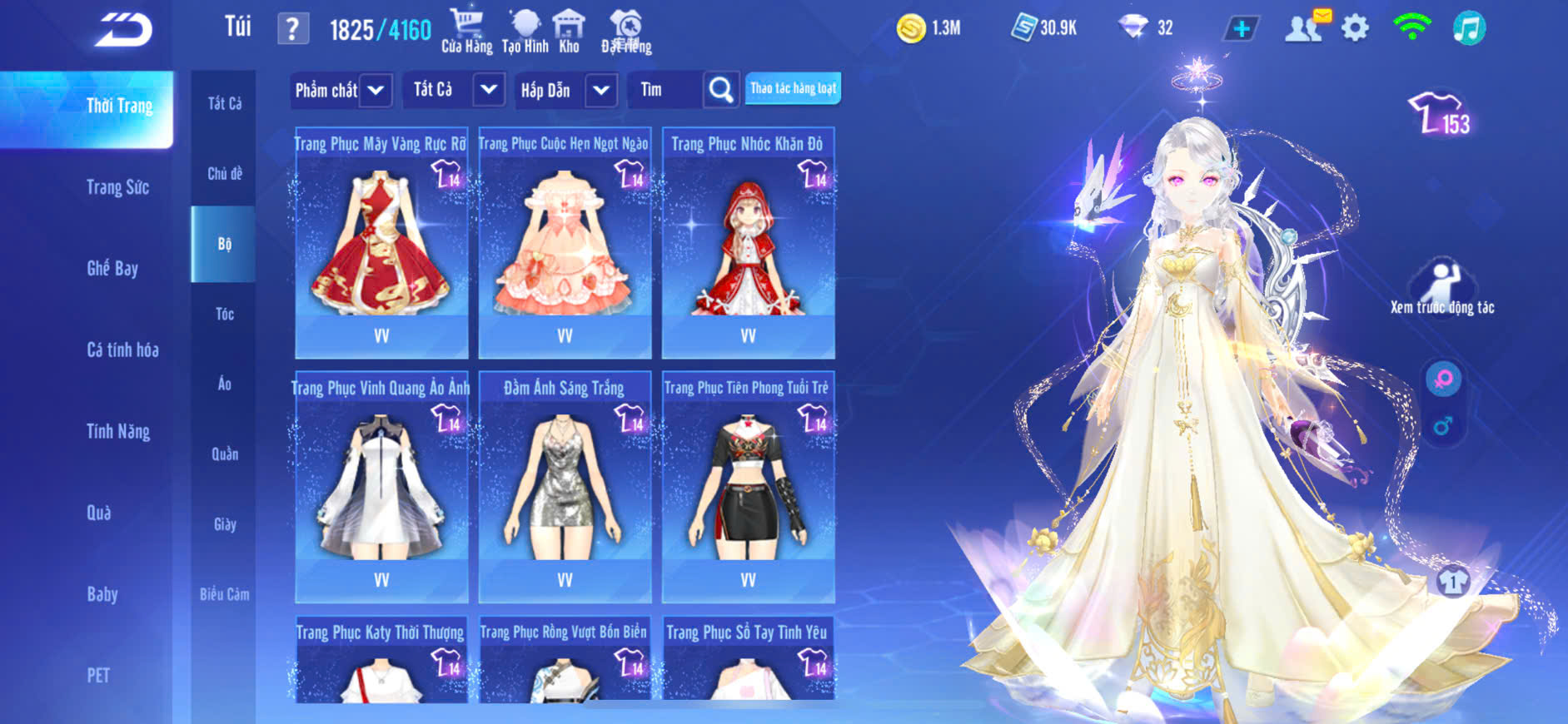Activate Thao tác hàng loạt button

pos(793,88)
